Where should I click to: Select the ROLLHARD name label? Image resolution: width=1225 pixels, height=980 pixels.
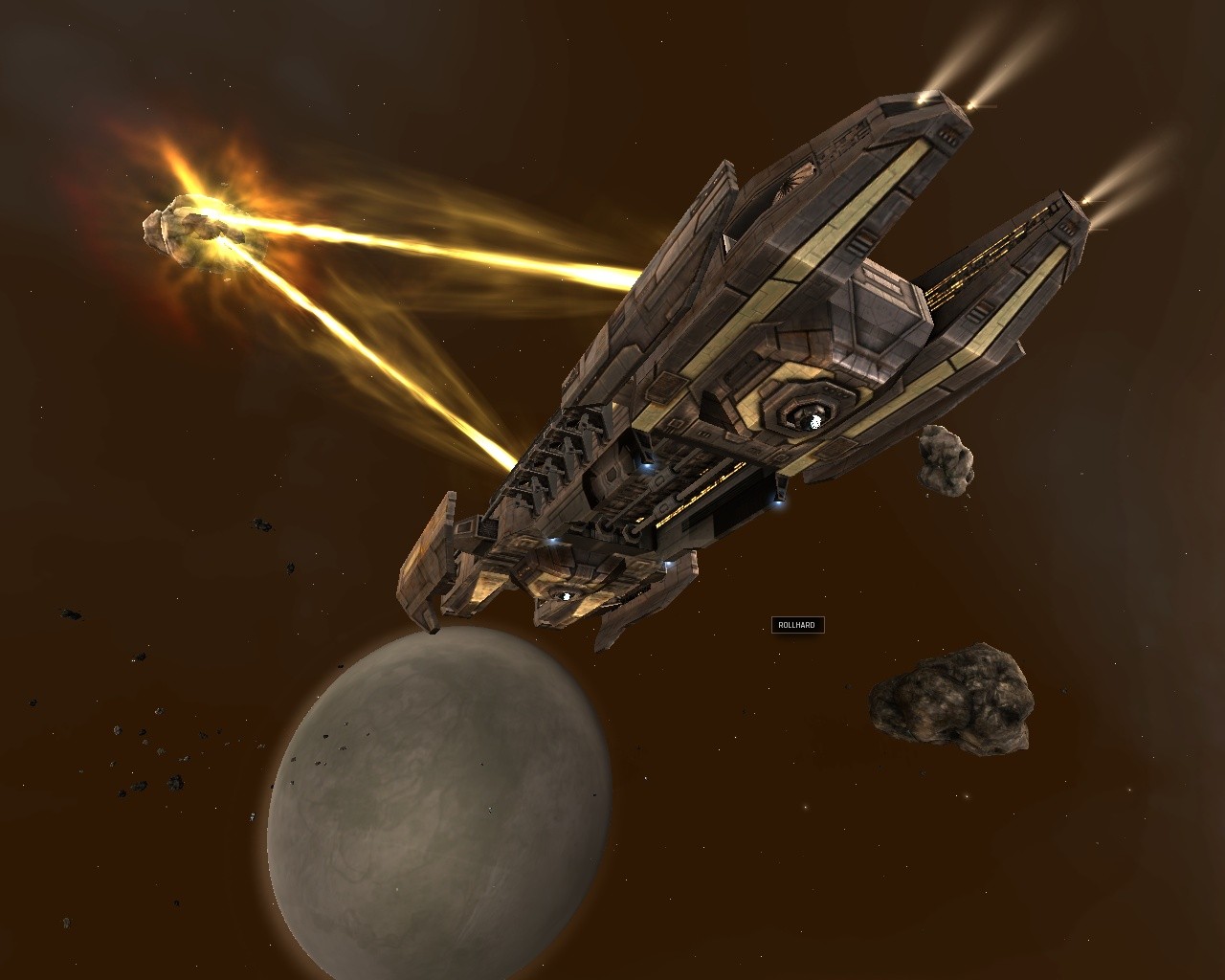tap(797, 625)
